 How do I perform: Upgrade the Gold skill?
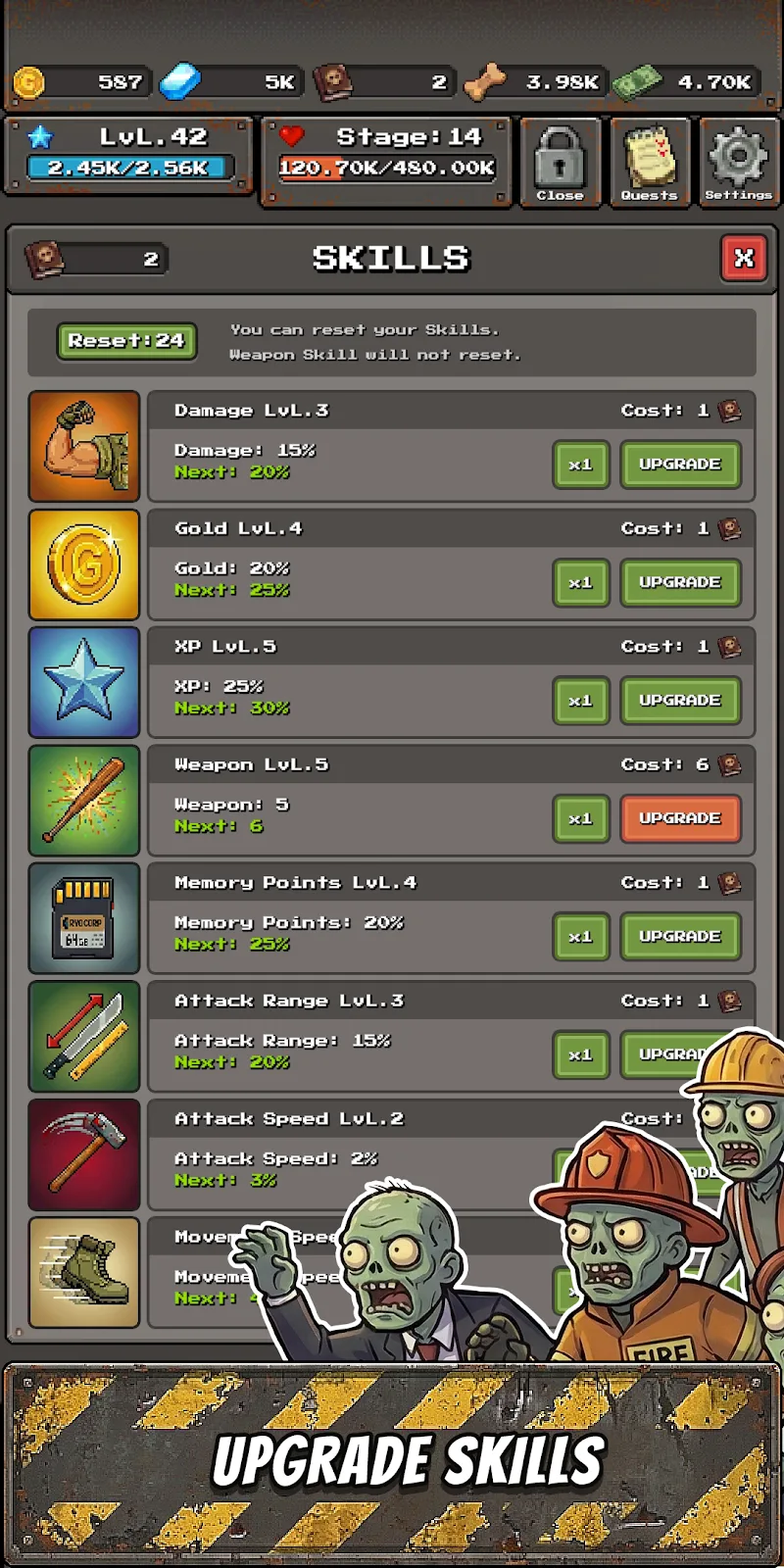[680, 582]
